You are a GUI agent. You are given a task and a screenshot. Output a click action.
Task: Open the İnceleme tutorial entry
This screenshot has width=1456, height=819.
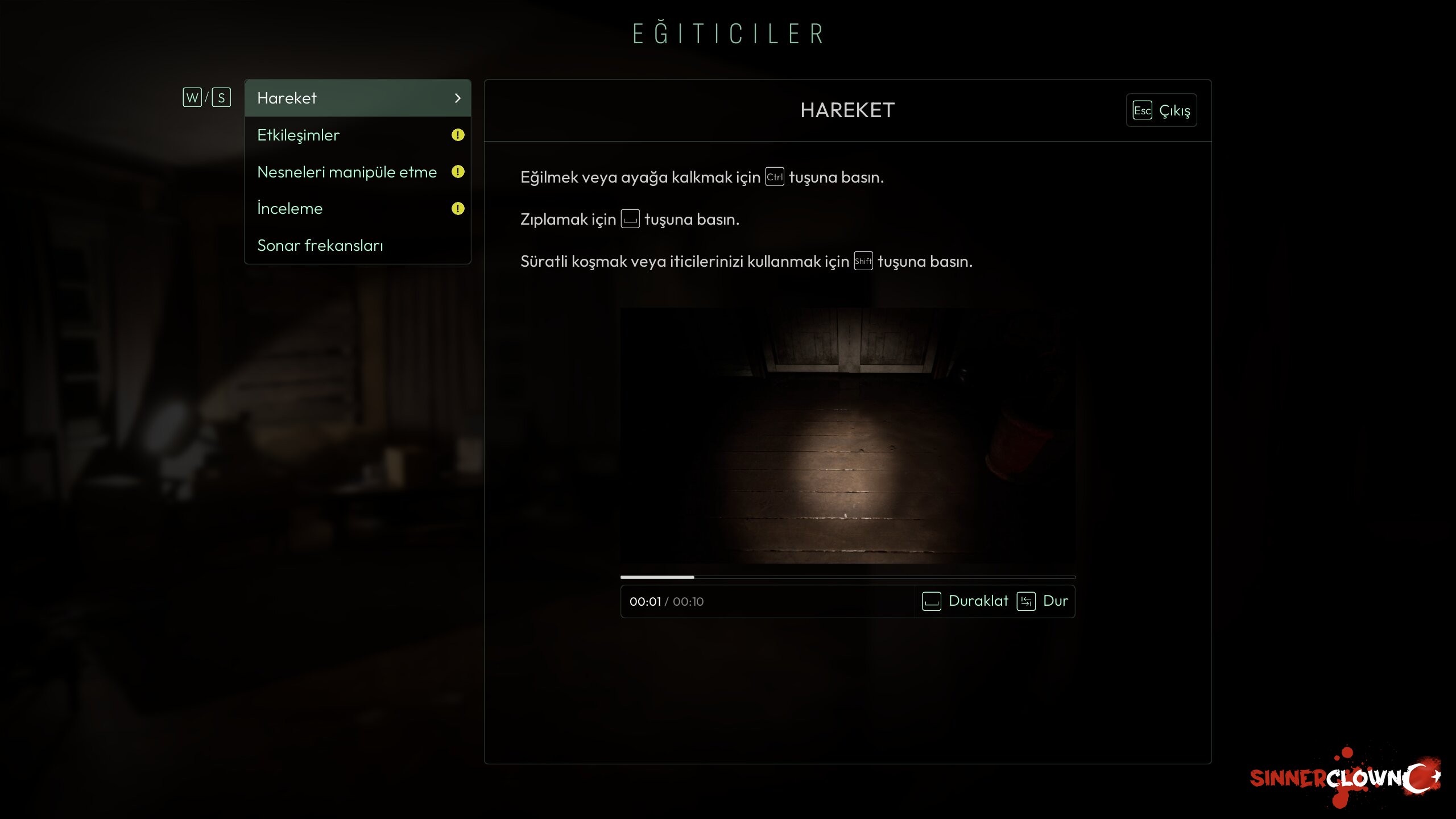pyautogui.click(x=357, y=209)
